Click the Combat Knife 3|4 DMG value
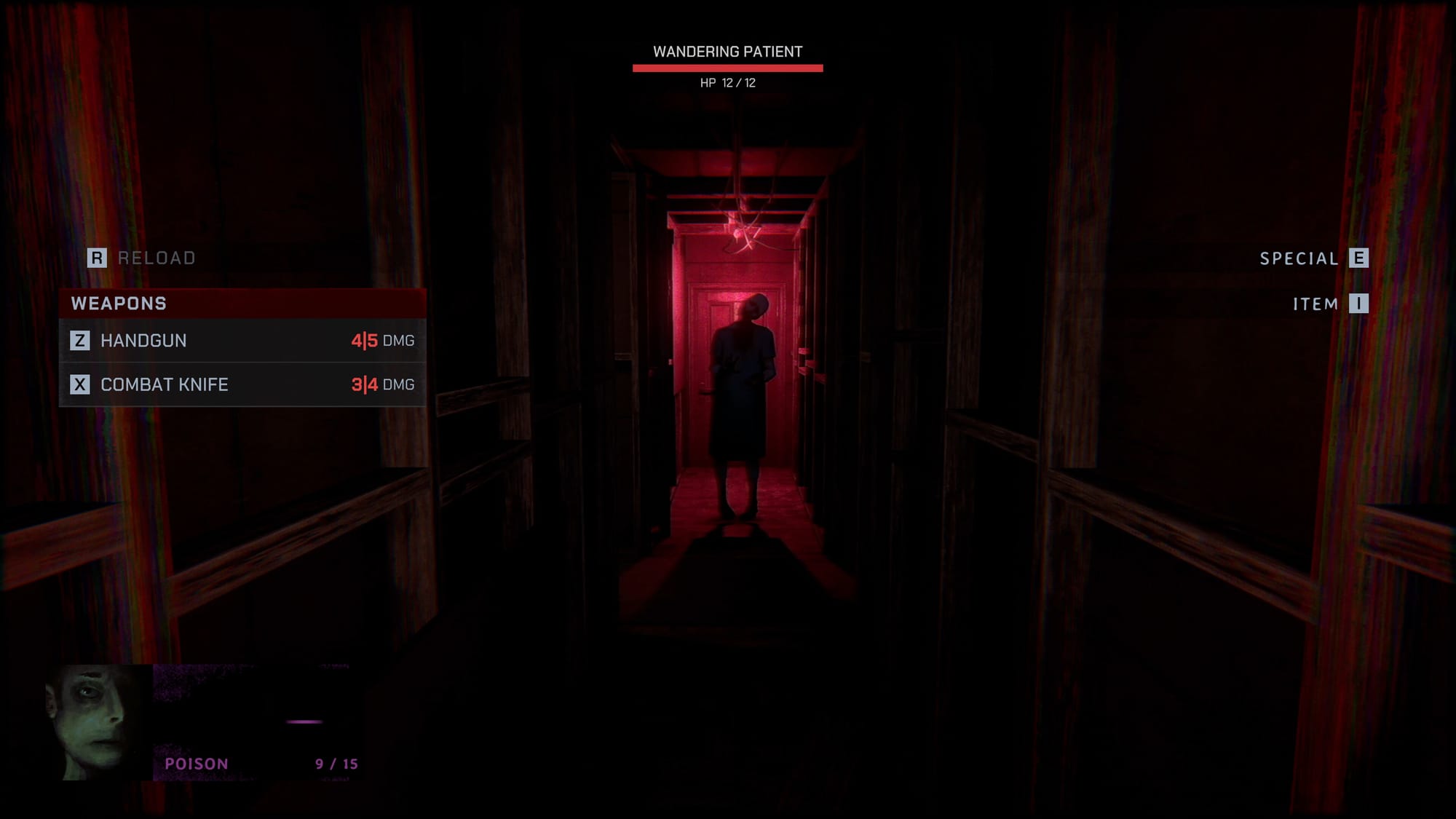Viewport: 1456px width, 819px height. [382, 384]
